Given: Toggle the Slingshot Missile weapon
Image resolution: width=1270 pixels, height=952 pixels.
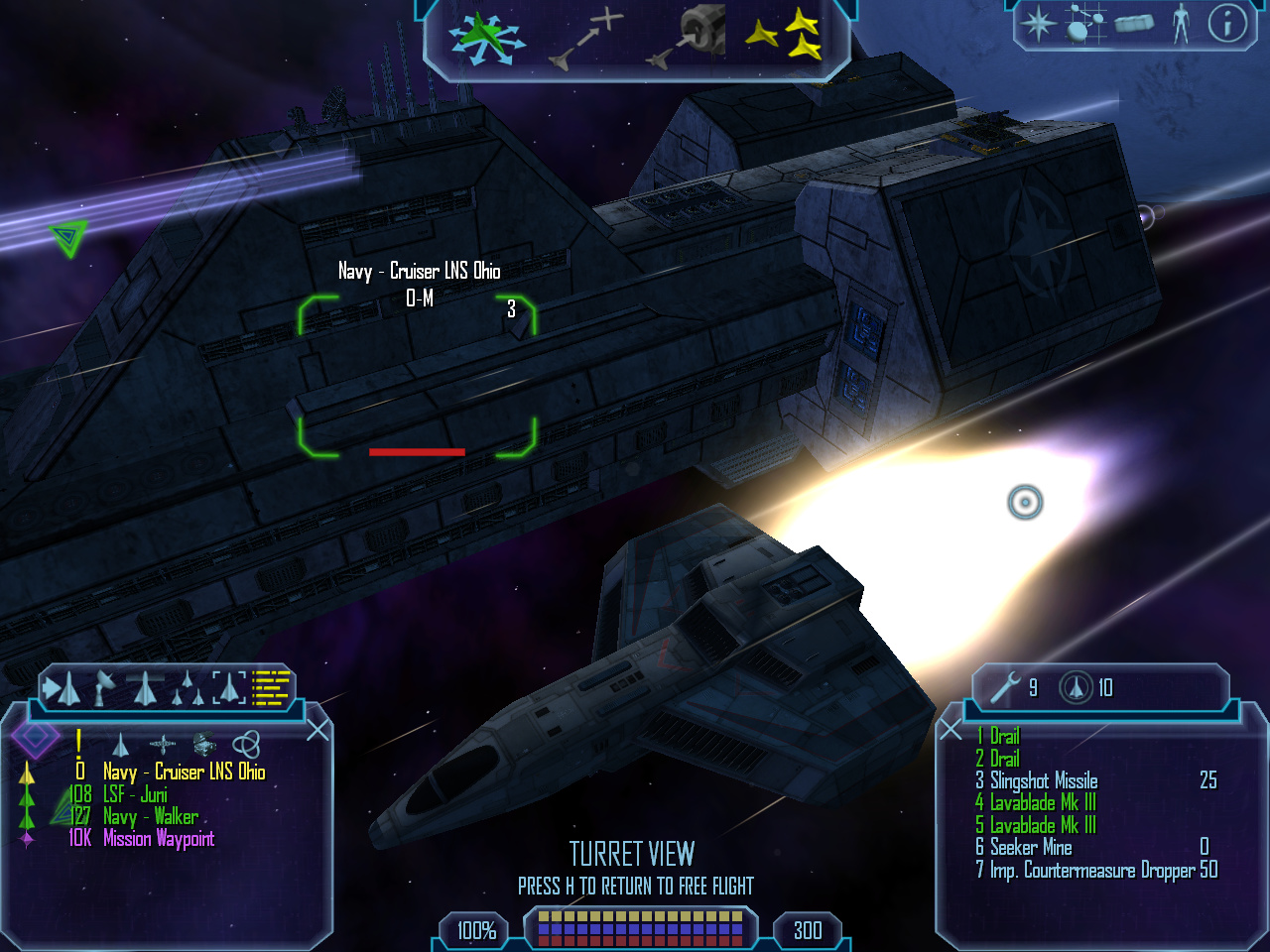Looking at the screenshot, I should [1044, 780].
